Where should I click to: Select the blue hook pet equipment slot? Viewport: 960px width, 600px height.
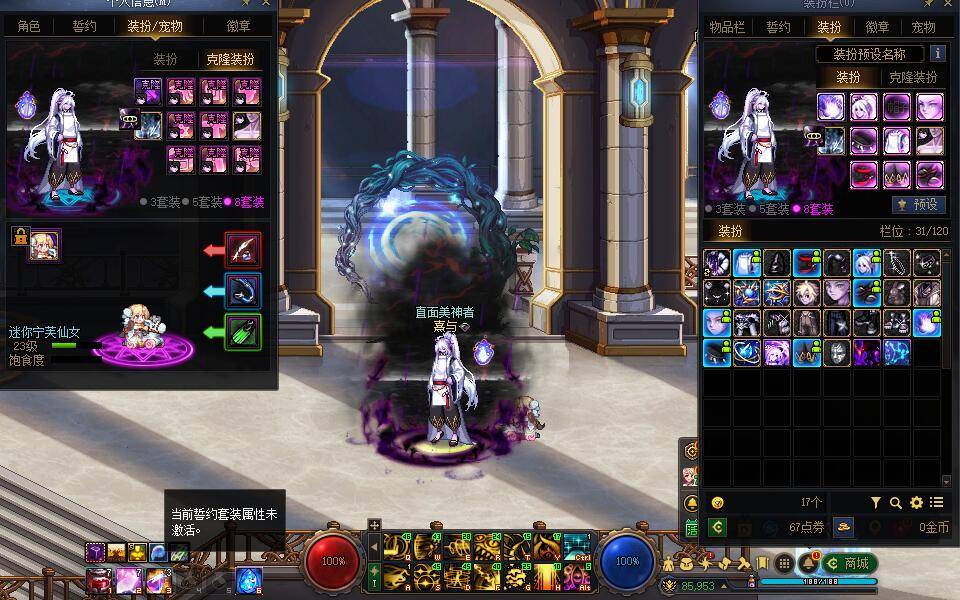243,290
